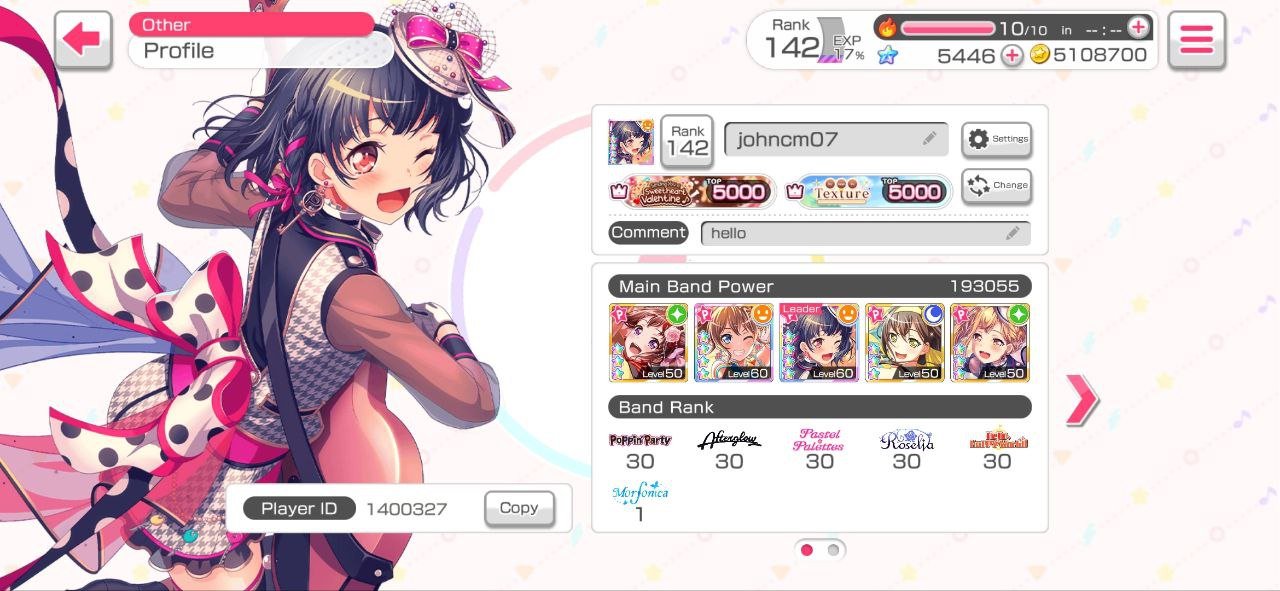Select the Sweetheart Valentine title badge
The height and width of the screenshot is (591, 1280).
[694, 191]
